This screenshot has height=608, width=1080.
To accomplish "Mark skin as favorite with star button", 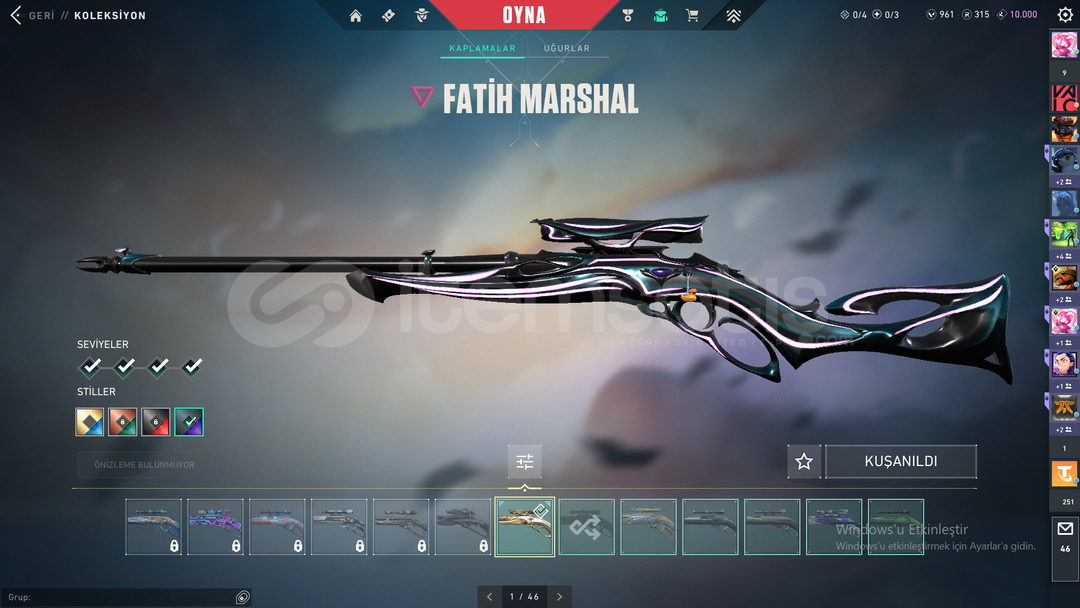I will pyautogui.click(x=804, y=462).
